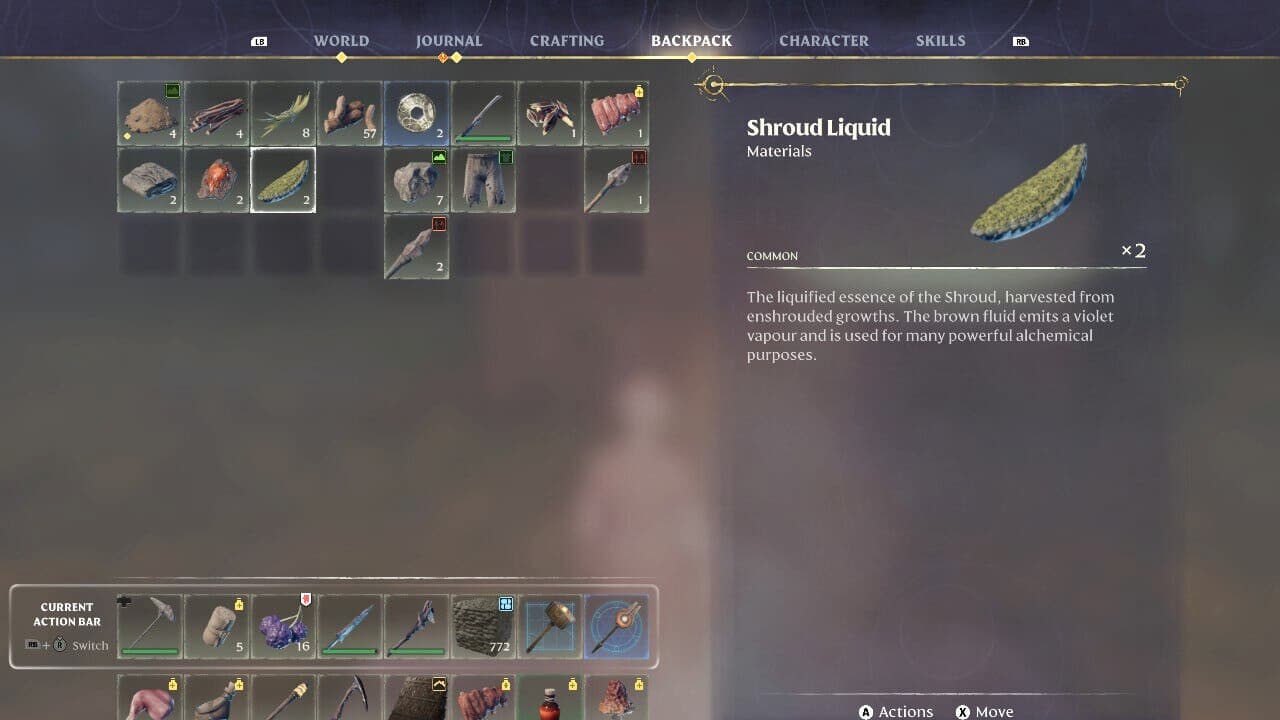Switch to the SKILLS tab
The image size is (1280, 720).
[x=940, y=40]
